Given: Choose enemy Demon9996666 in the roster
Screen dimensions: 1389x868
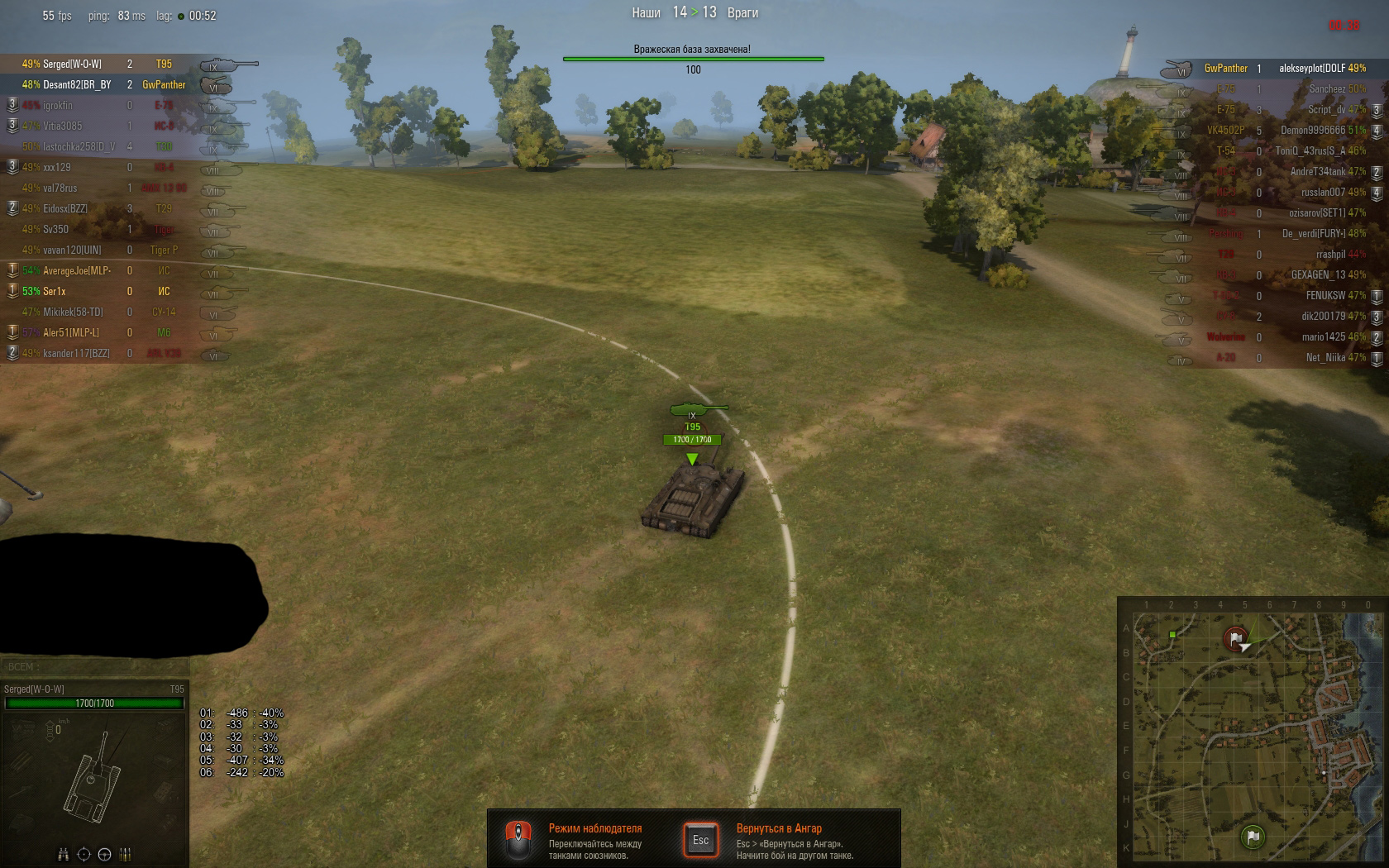Looking at the screenshot, I should [x=1313, y=130].
